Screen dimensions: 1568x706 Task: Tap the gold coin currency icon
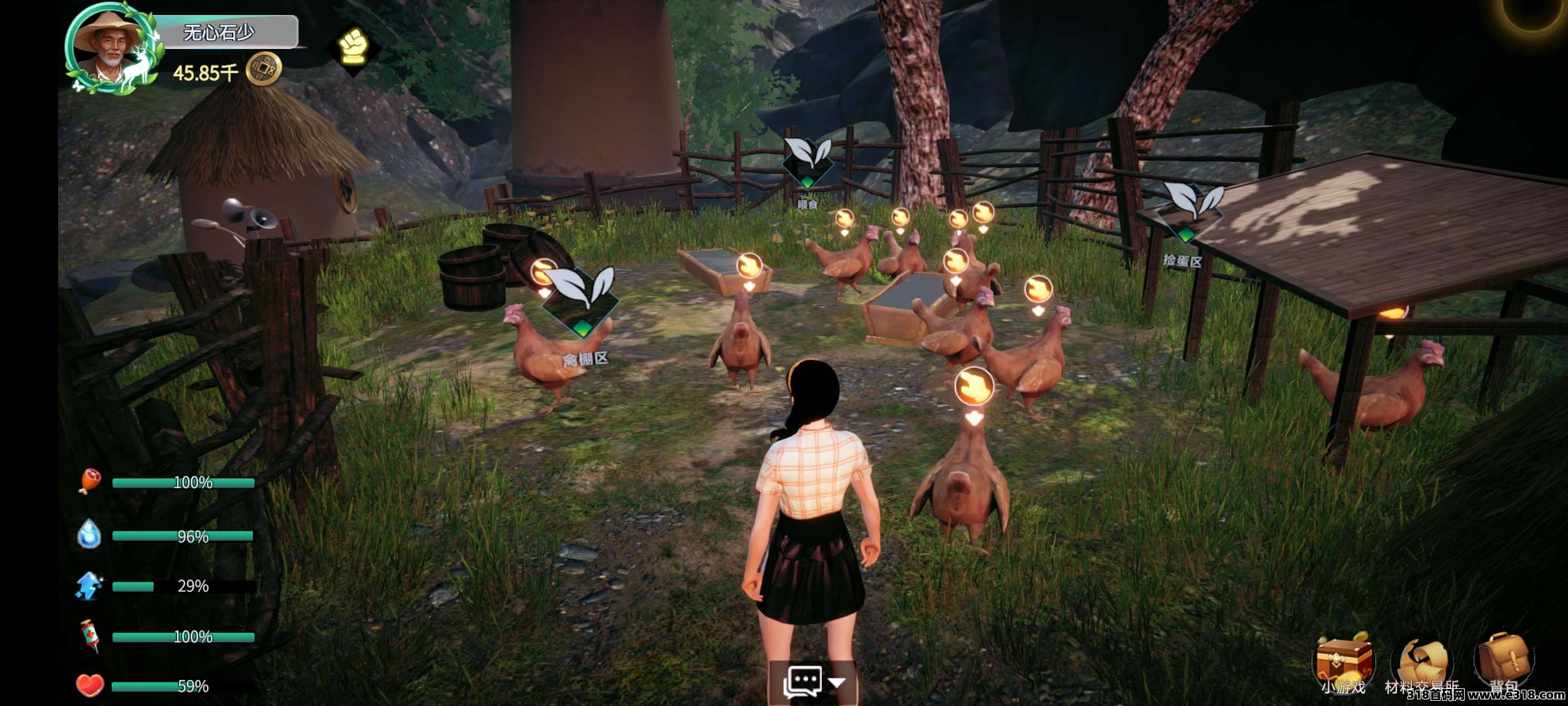(x=263, y=69)
